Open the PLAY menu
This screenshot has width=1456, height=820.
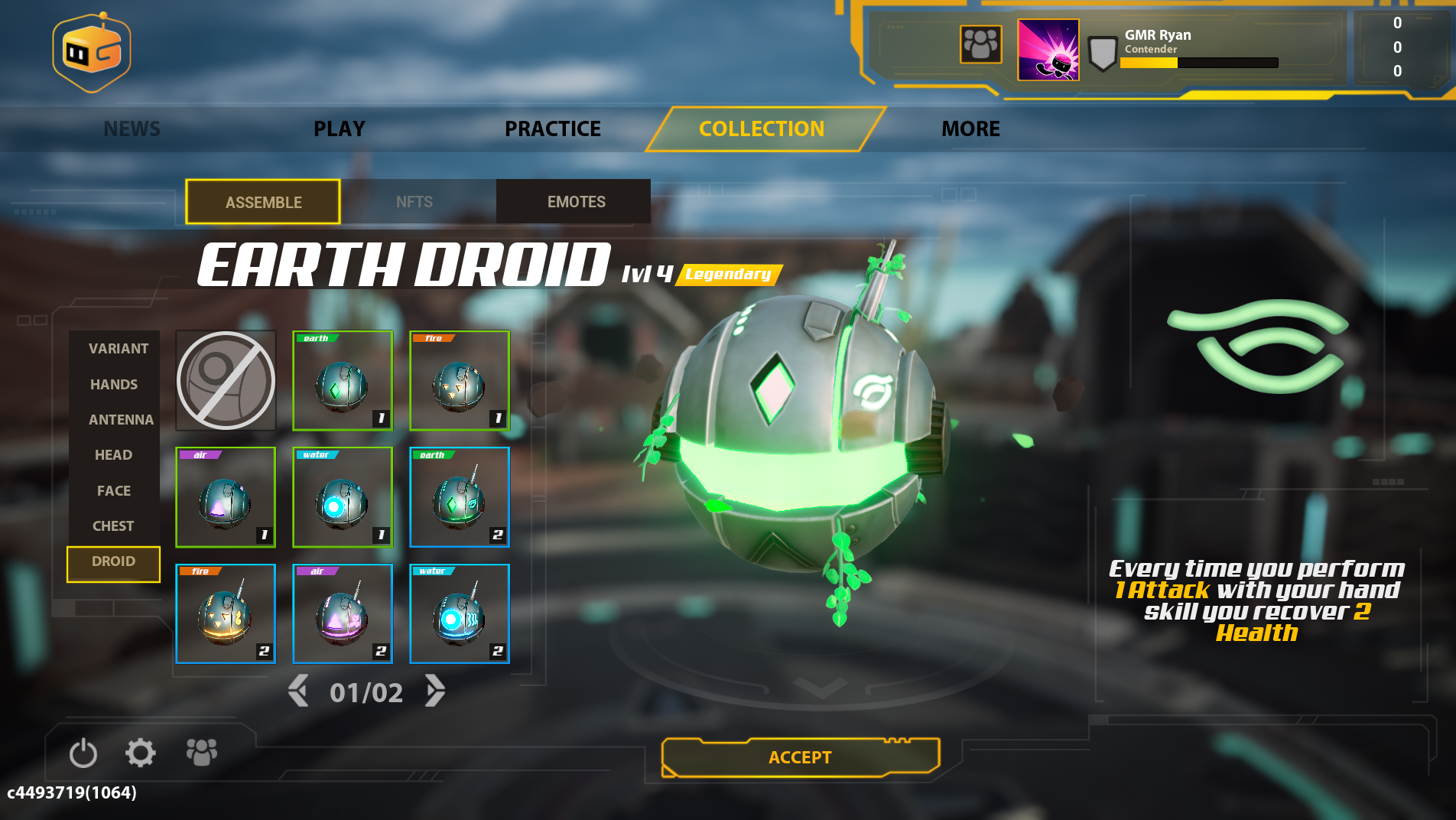[x=340, y=129]
